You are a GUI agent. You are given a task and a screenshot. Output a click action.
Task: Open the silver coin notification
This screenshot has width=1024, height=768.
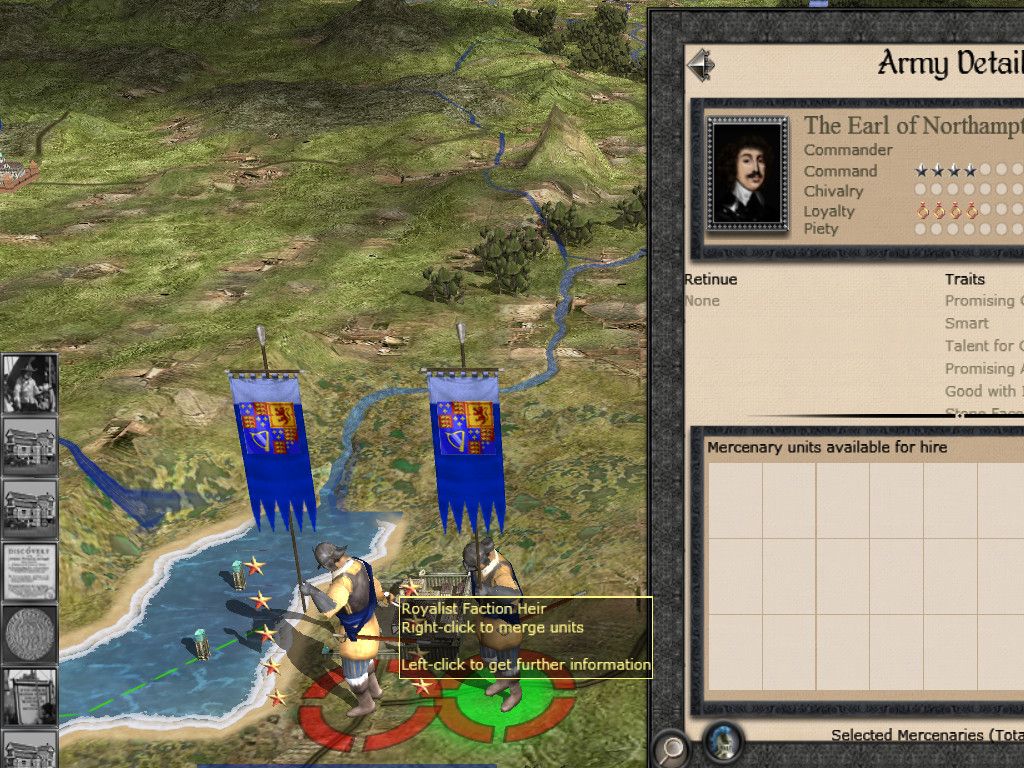30,634
